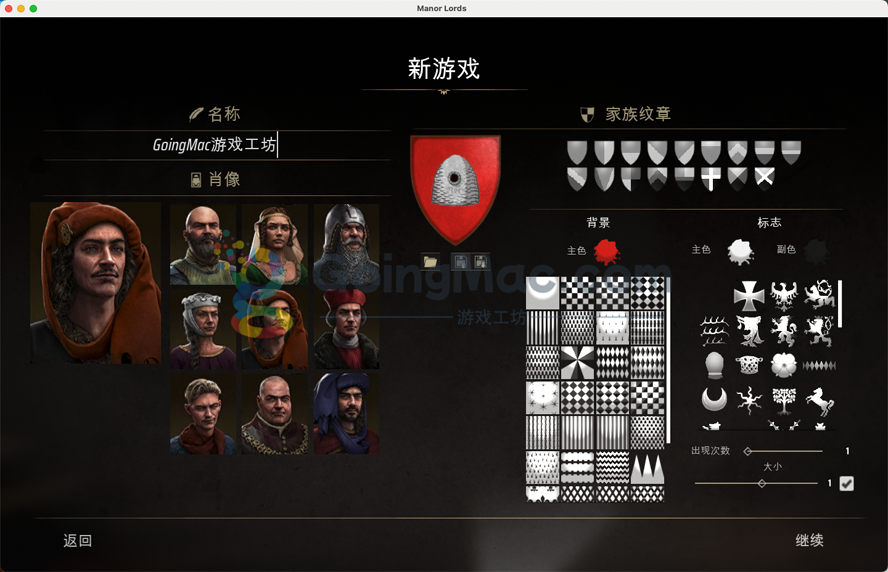This screenshot has height=572, width=888.
Task: Select the radial sunburst background pattern
Action: [x=577, y=363]
